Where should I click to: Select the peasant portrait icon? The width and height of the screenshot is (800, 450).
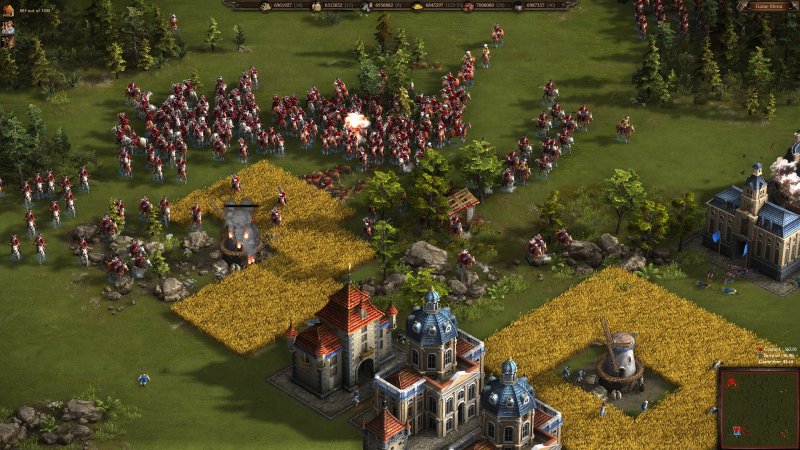pyautogui.click(x=7, y=27)
